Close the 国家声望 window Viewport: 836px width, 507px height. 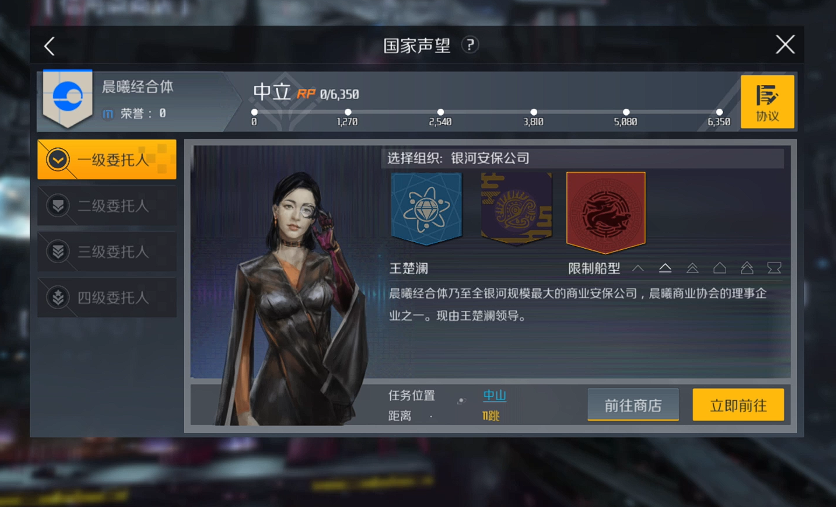(x=785, y=45)
